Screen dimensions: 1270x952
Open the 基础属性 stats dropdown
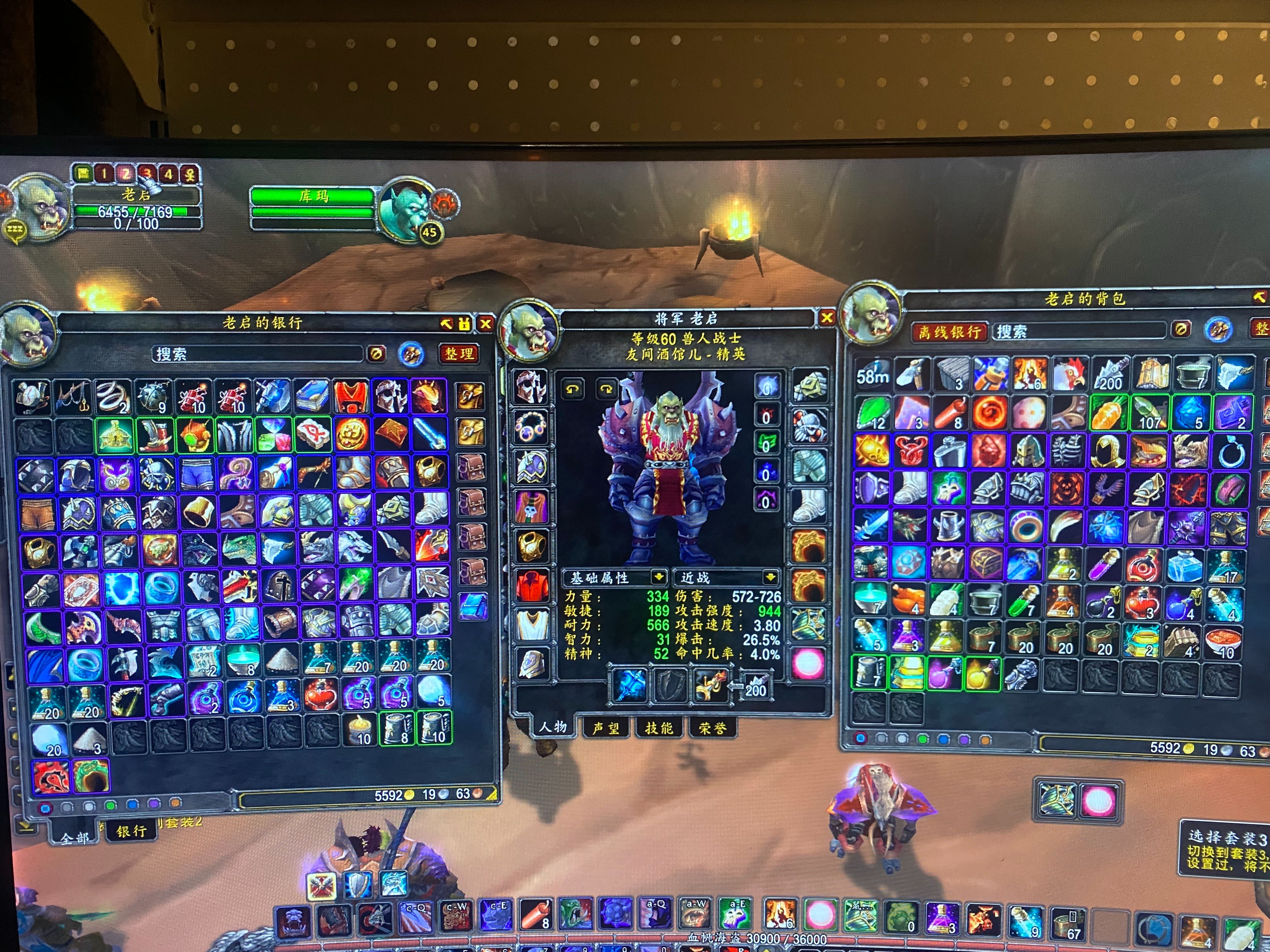click(x=658, y=576)
